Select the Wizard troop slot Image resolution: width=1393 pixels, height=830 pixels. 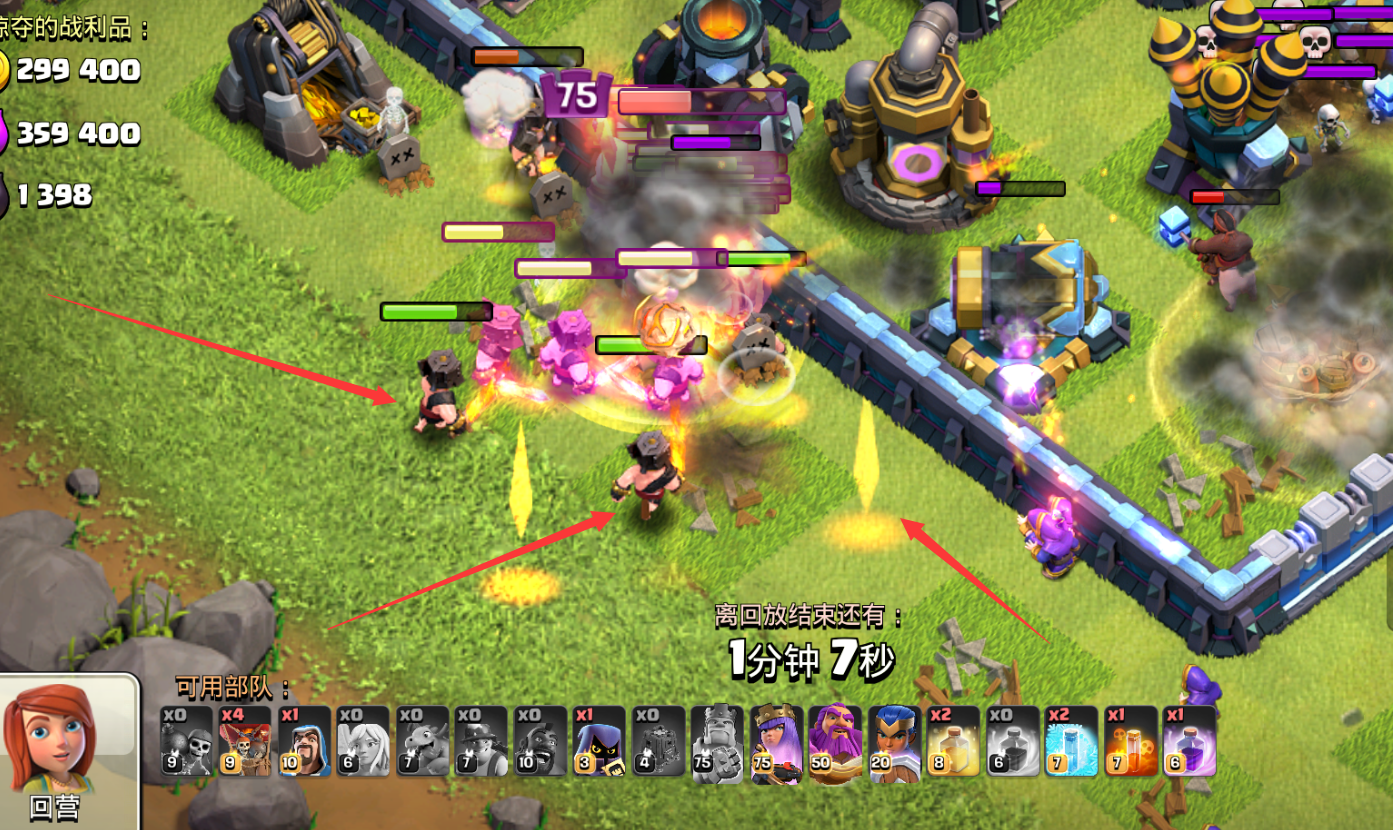(304, 741)
